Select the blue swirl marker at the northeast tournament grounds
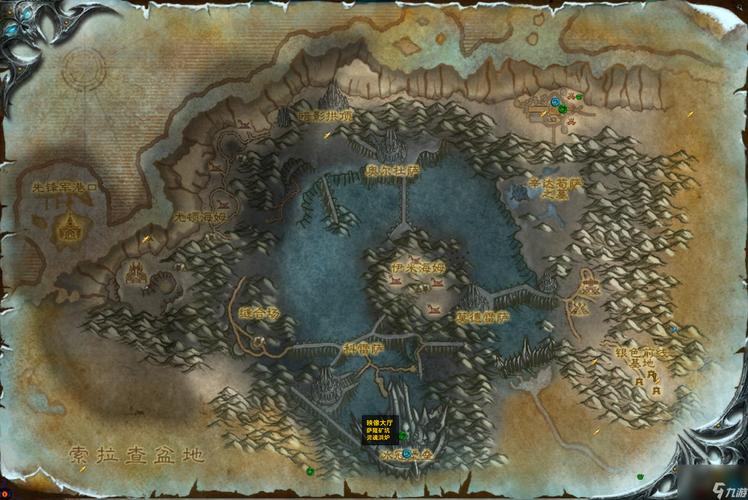The image size is (748, 500). click(x=553, y=101)
